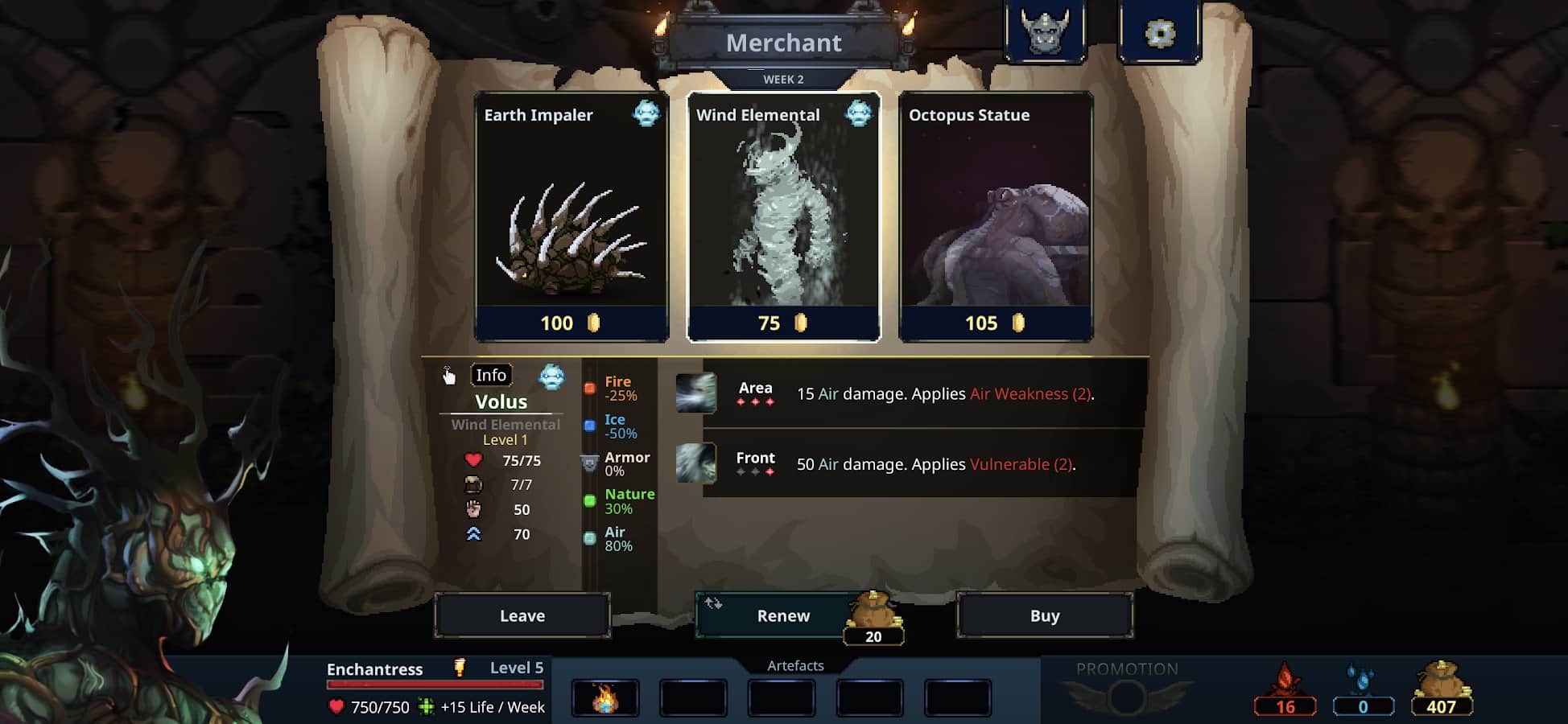Select the Earth Impaler card
Viewport: 1568px width, 724px height.
coord(571,217)
